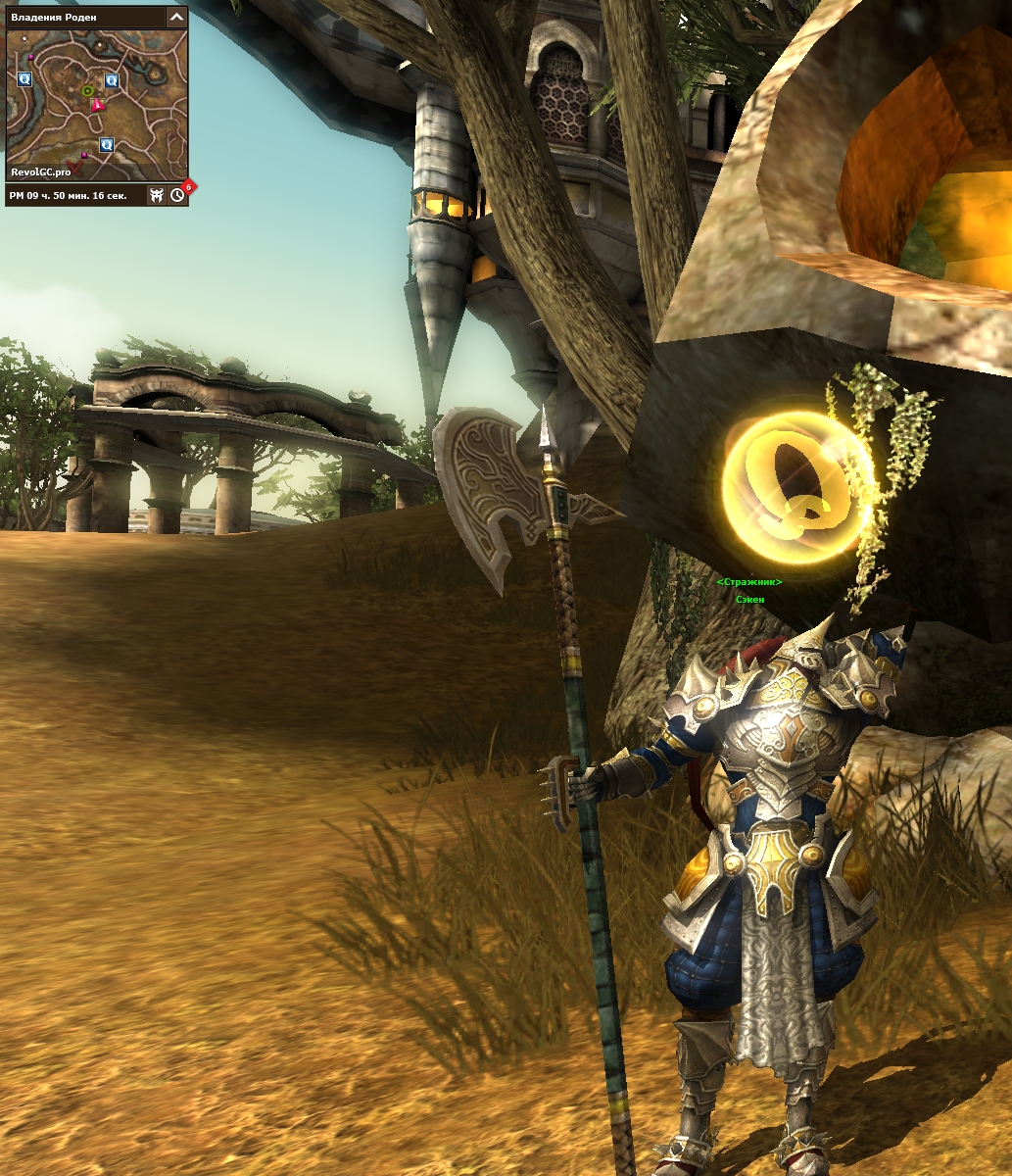
Task: Open the horned monster helmet icon
Action: 156,195
